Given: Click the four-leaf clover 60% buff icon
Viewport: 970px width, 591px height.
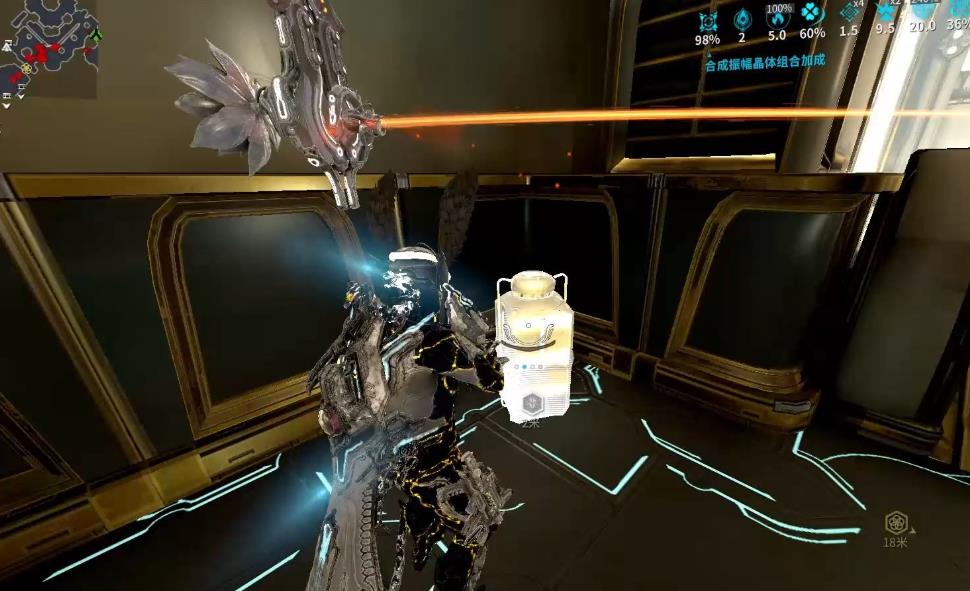Looking at the screenshot, I should click(x=812, y=14).
